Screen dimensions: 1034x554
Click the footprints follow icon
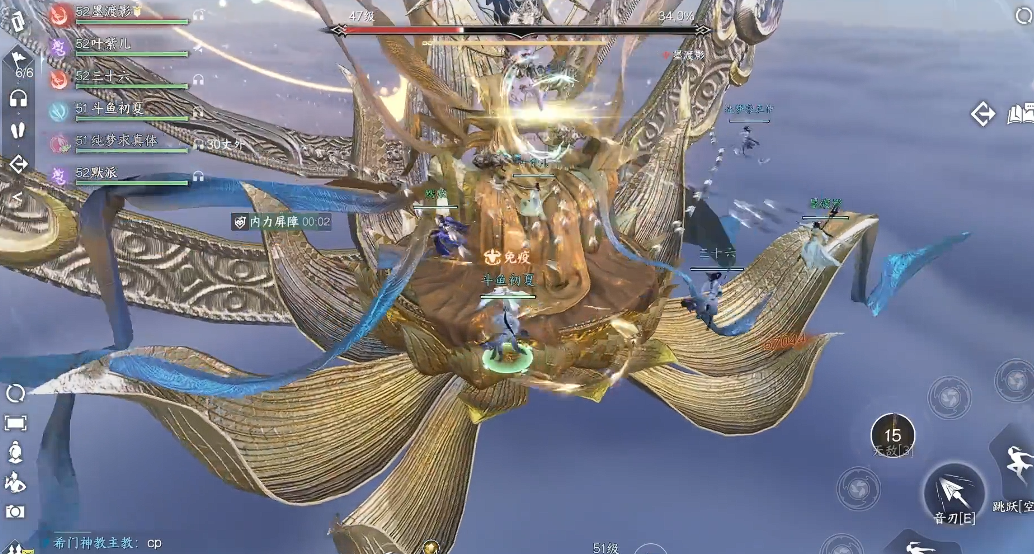(x=18, y=131)
